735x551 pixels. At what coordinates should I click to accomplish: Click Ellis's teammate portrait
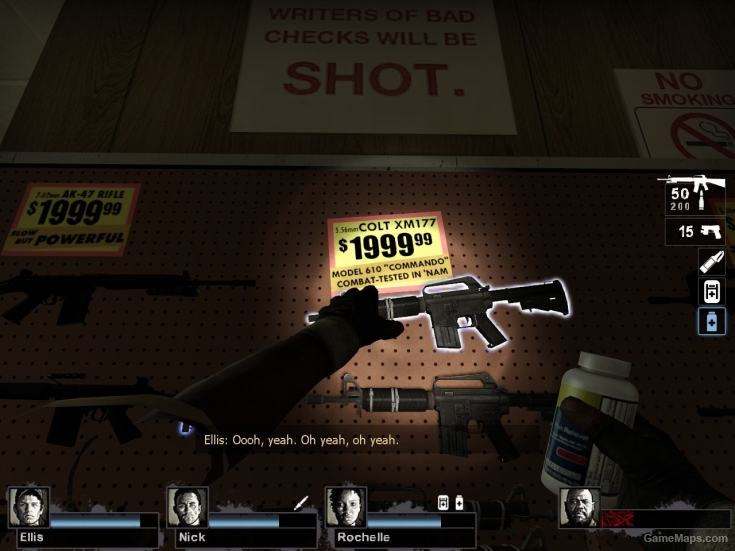pyautogui.click(x=29, y=507)
